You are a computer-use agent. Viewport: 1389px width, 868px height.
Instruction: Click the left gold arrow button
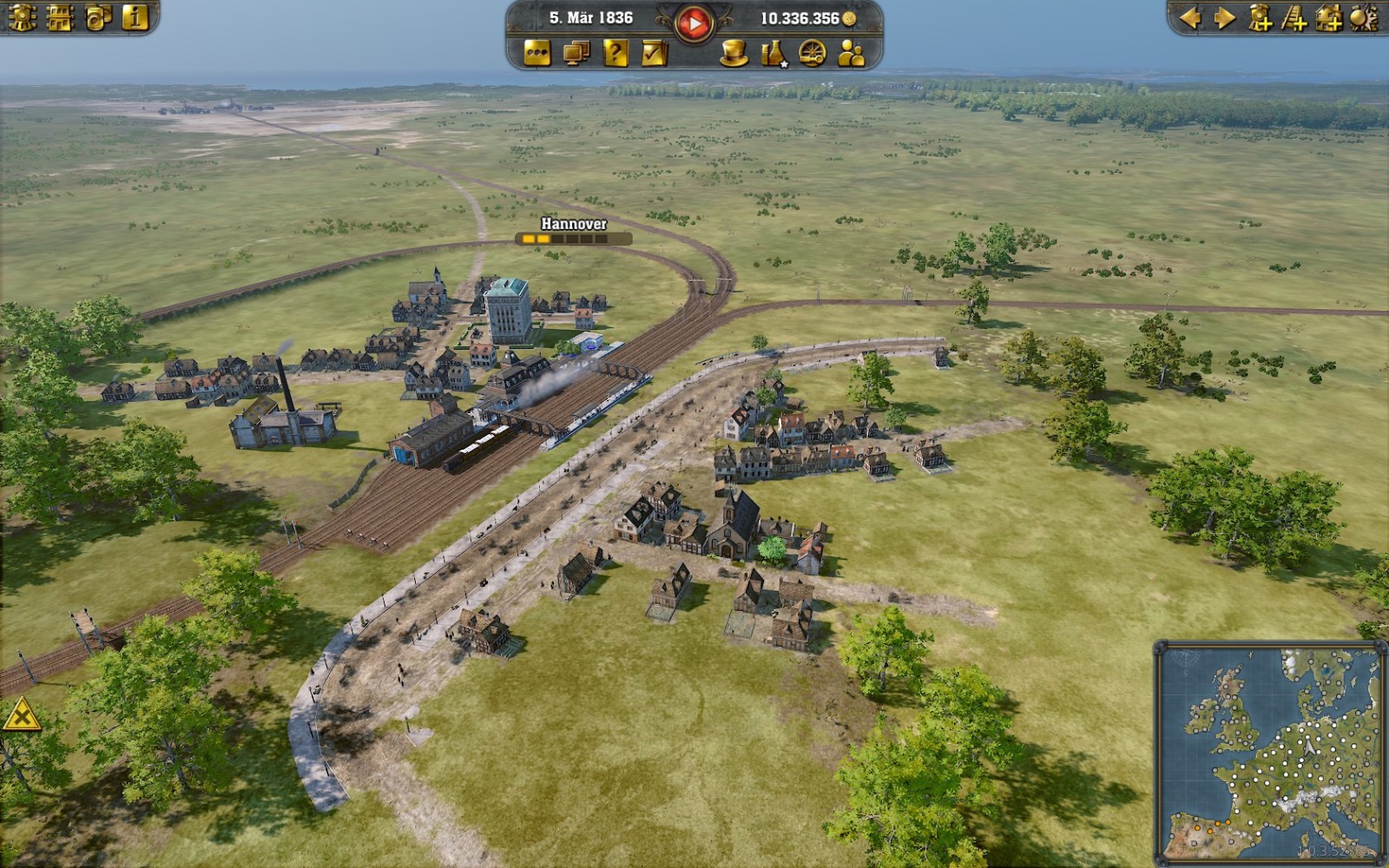pos(1190,17)
